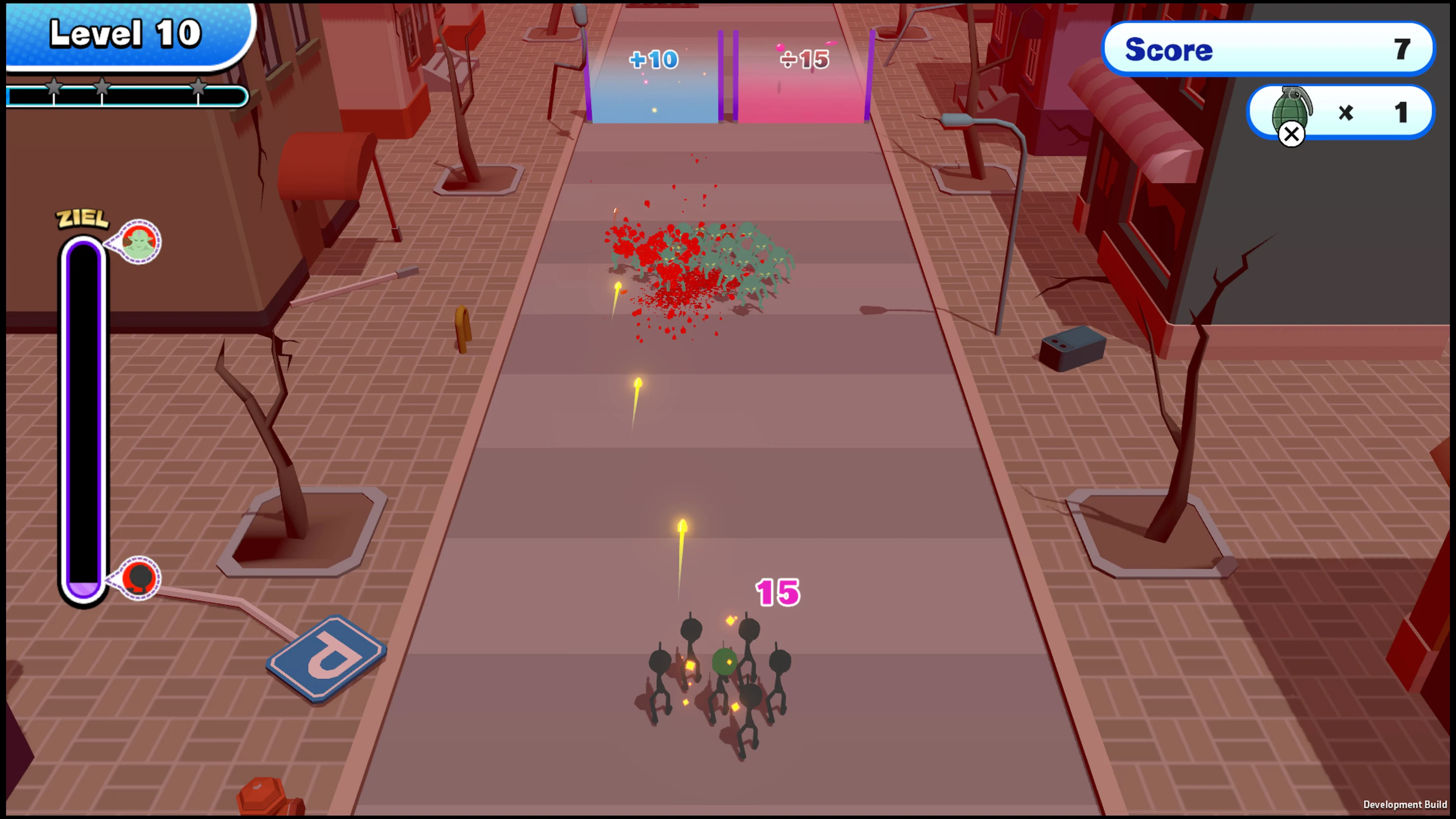The width and height of the screenshot is (1456, 819).
Task: Click the middle star on the level bar
Action: click(102, 88)
